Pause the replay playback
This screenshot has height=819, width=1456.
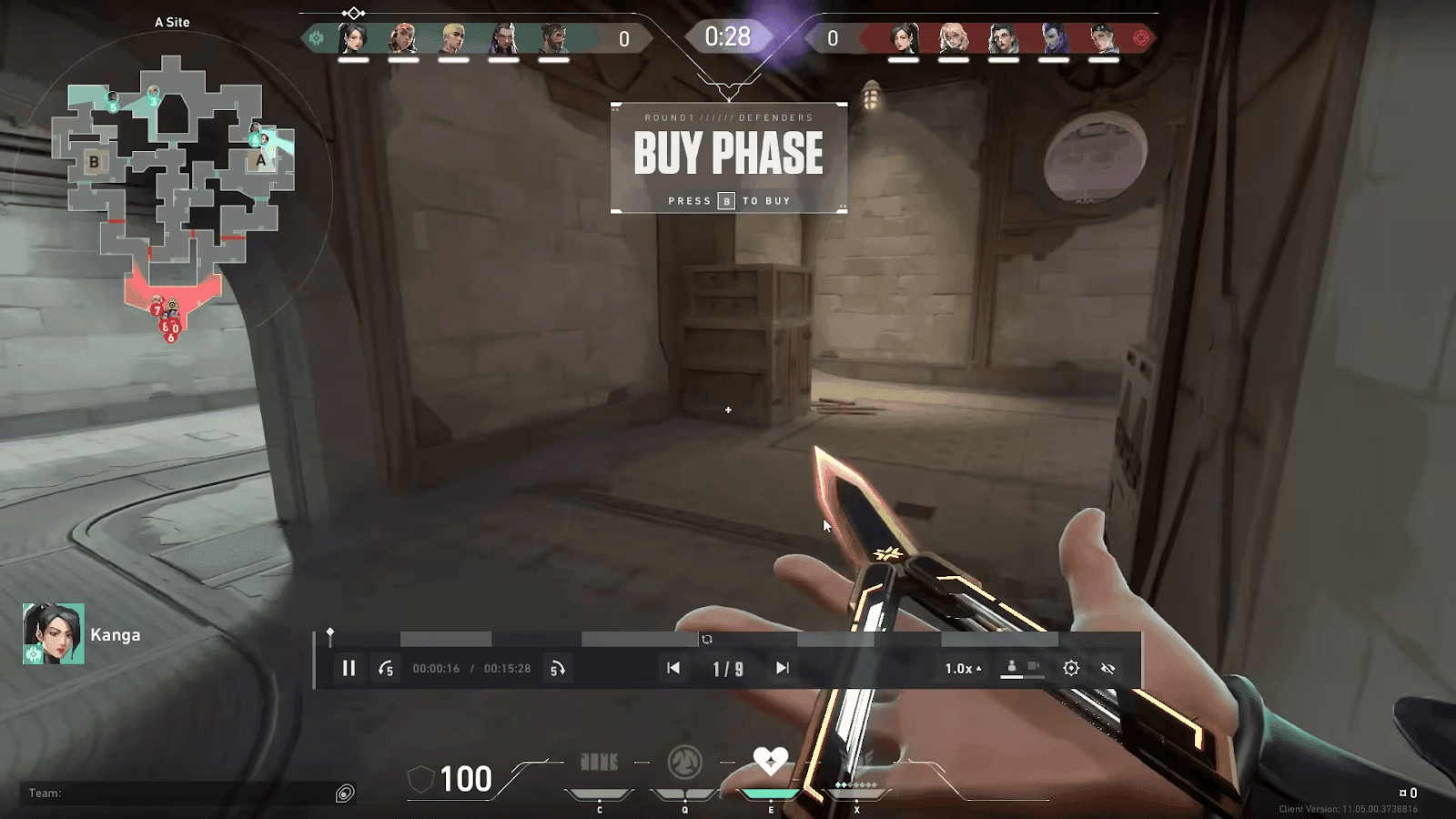pos(349,668)
